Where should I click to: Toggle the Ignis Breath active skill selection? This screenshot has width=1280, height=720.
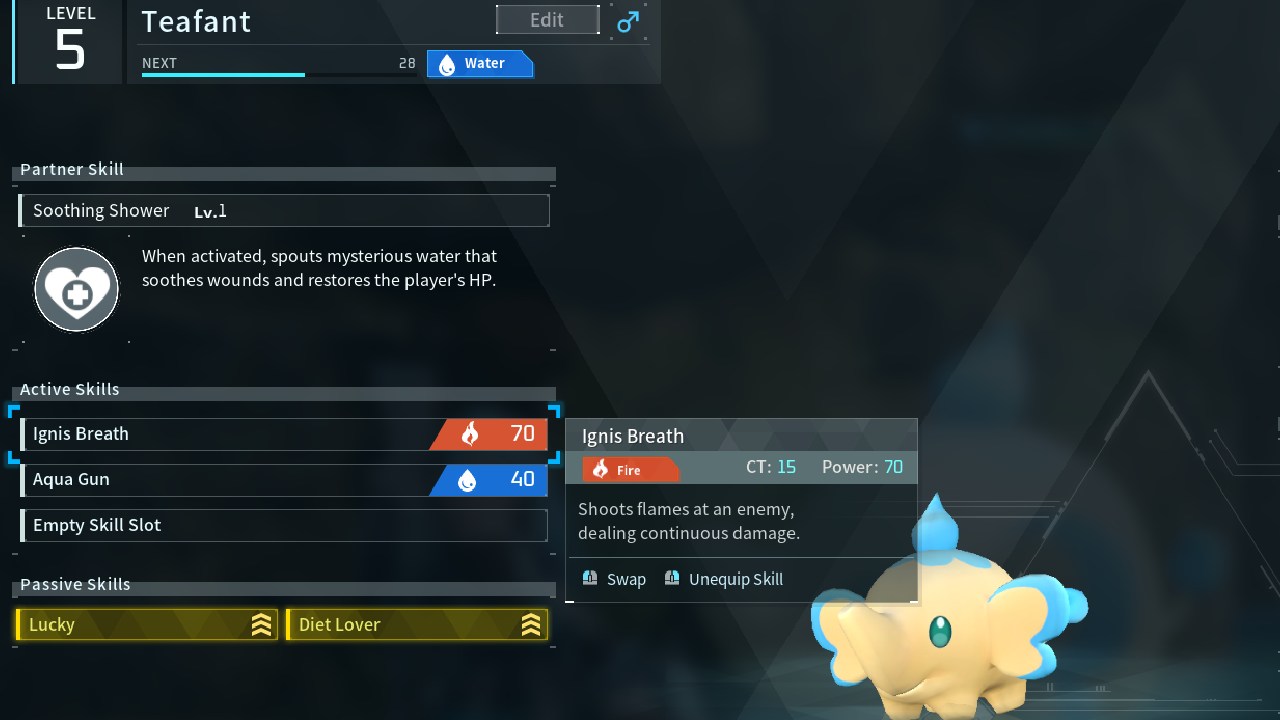pyautogui.click(x=283, y=433)
